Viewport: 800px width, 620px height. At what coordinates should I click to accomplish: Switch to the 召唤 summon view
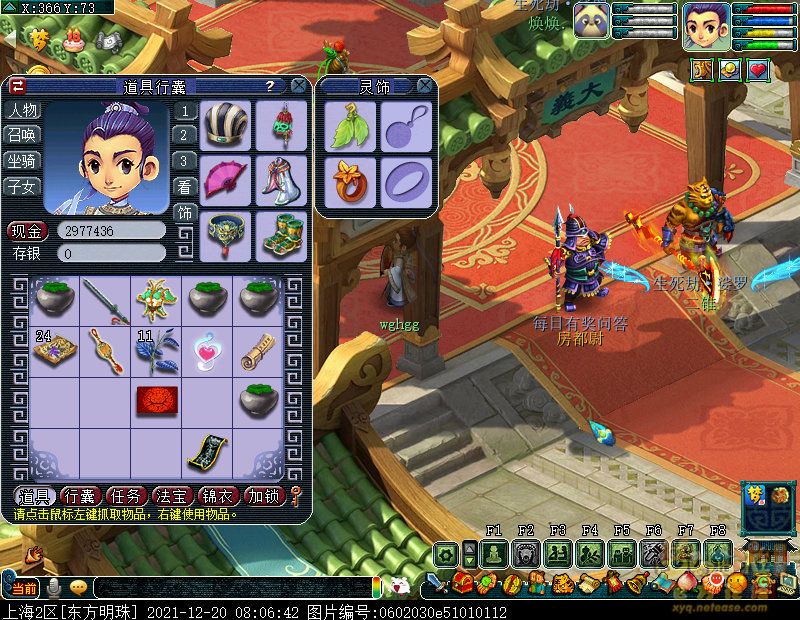(x=22, y=135)
